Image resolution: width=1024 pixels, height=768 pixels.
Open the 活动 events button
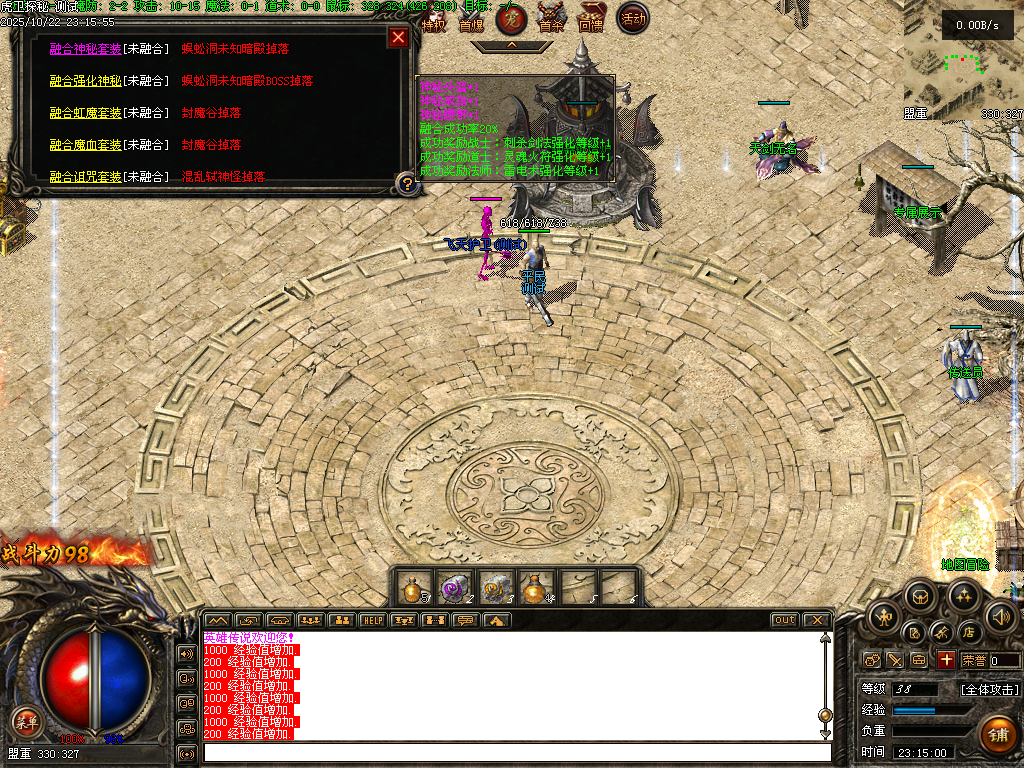[x=632, y=17]
